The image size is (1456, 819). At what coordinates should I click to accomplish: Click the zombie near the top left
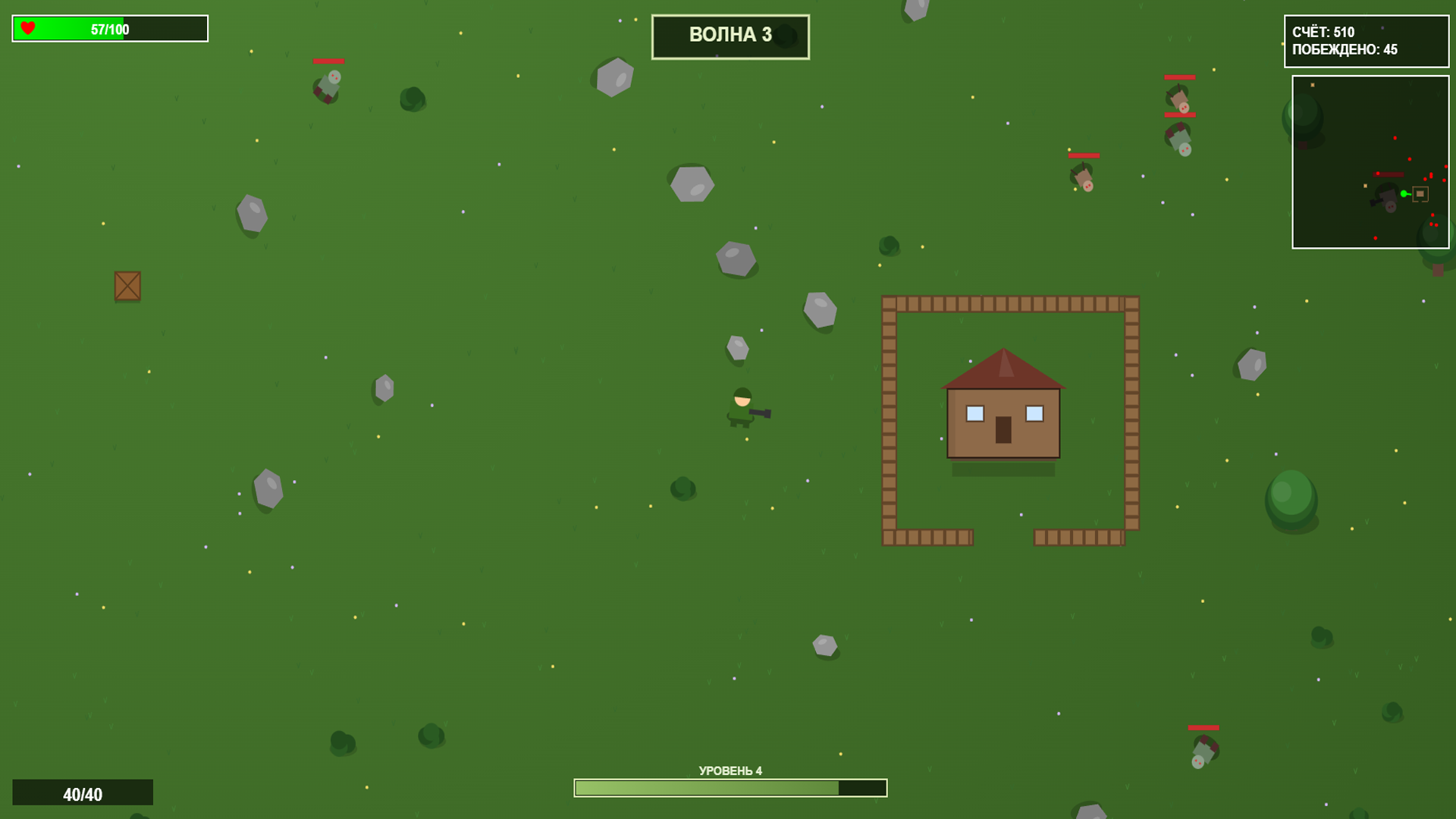326,83
